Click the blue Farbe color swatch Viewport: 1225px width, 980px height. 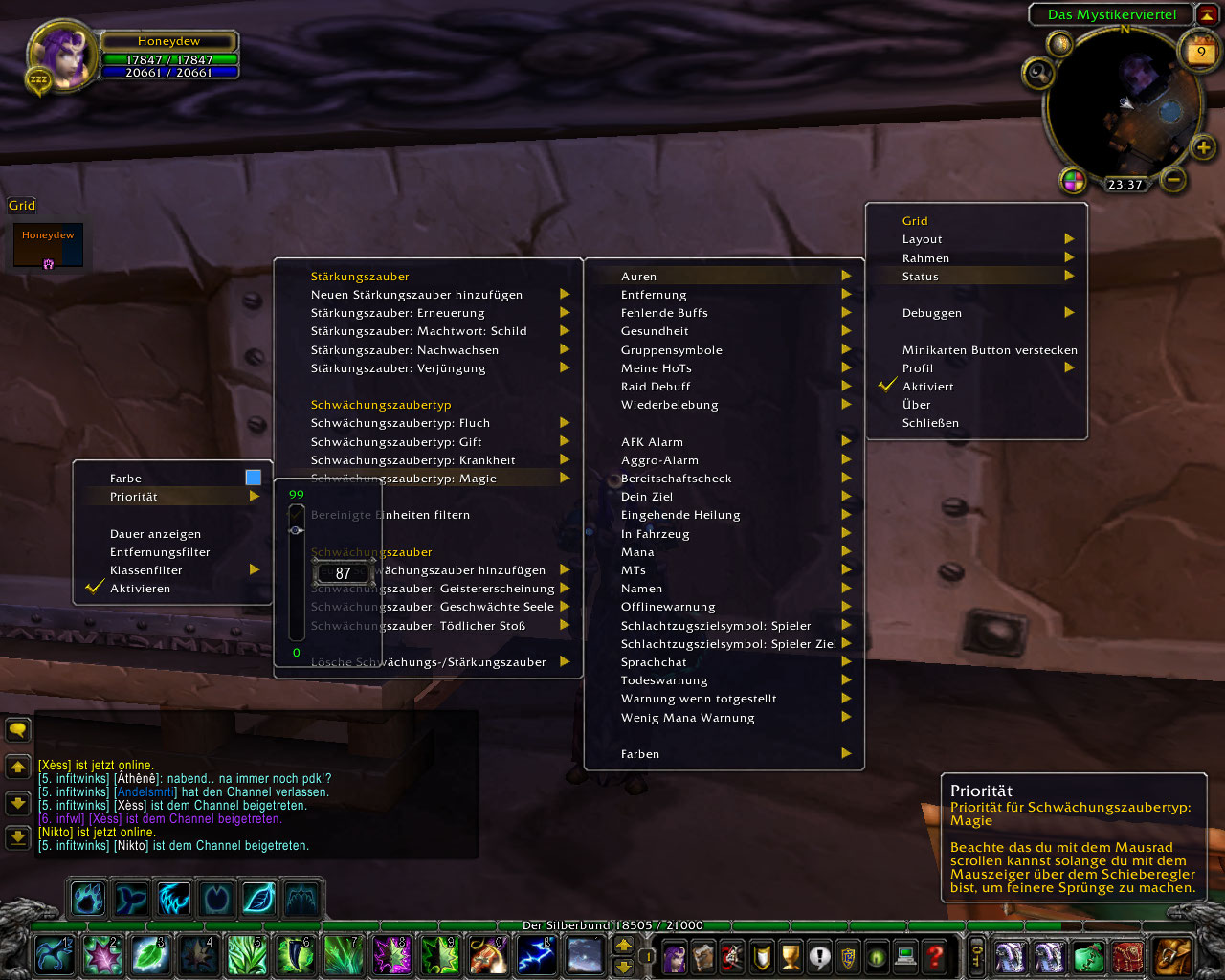[253, 478]
